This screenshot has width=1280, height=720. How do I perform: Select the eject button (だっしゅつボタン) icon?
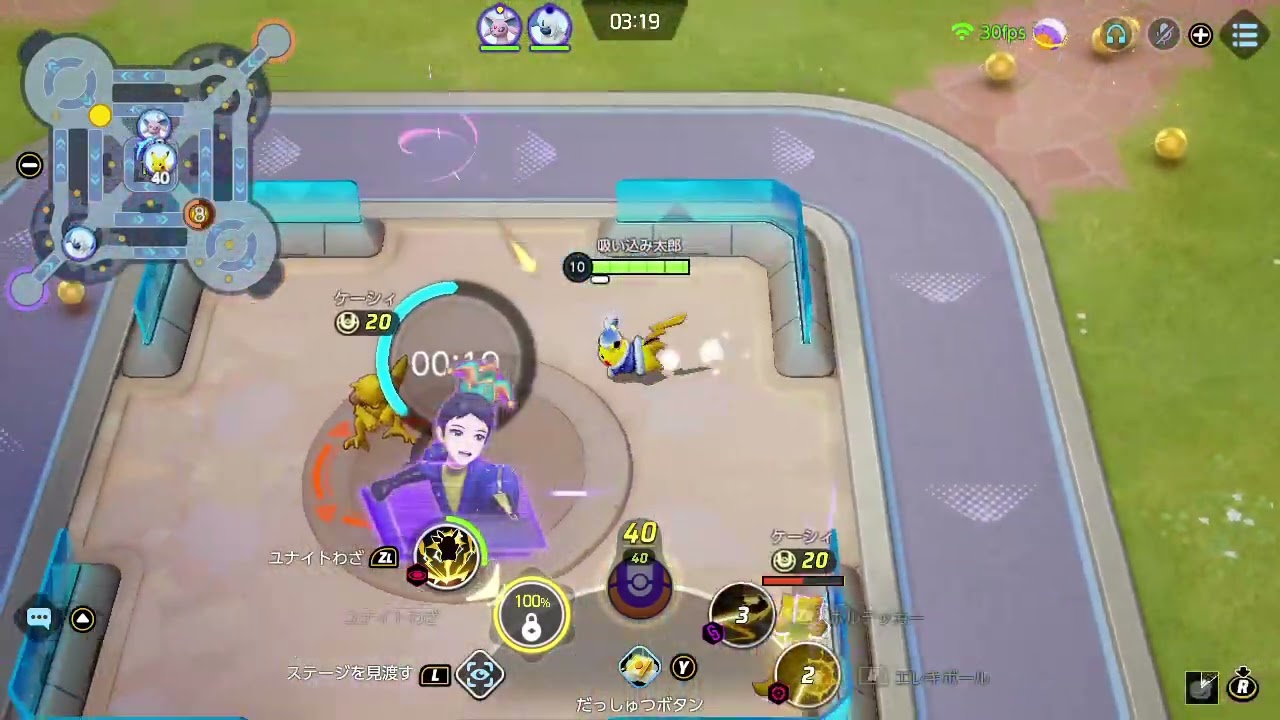coord(640,667)
